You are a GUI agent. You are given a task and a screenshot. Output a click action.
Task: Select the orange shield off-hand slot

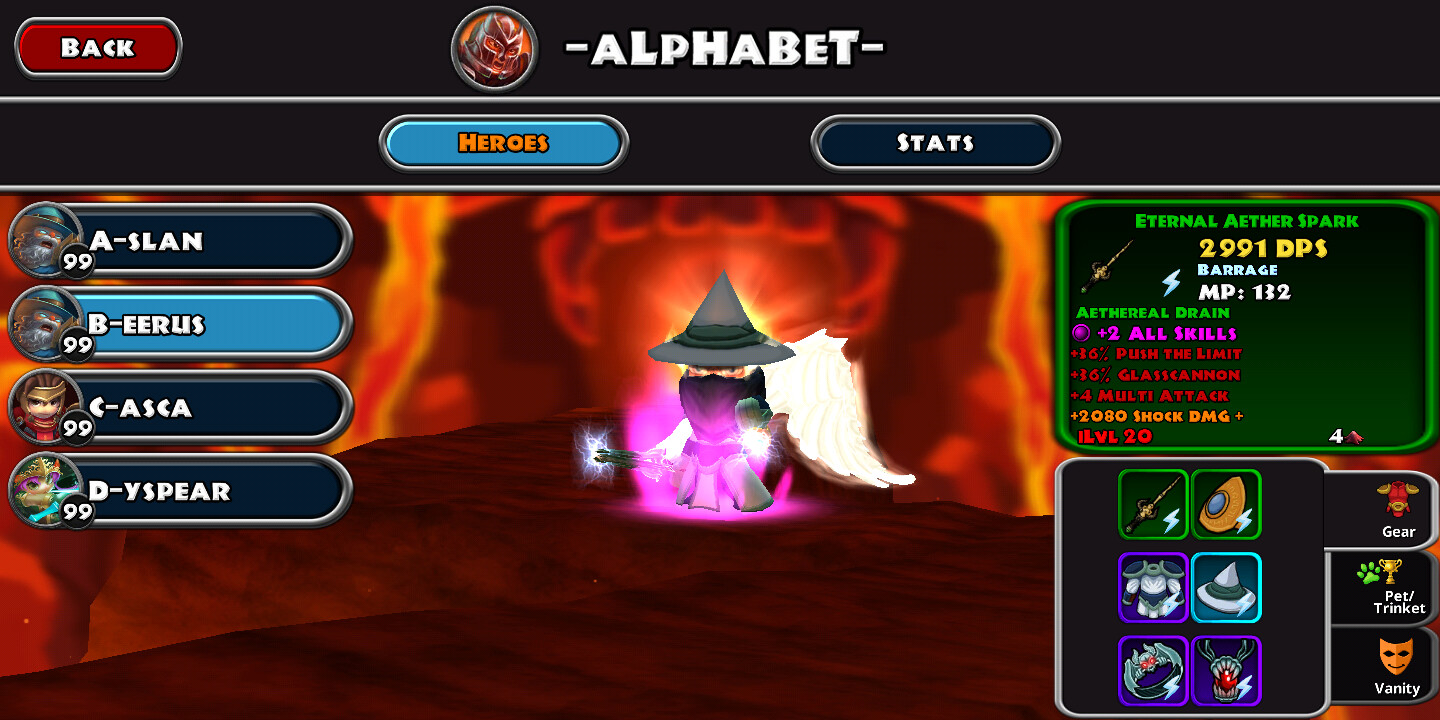coord(1226,505)
